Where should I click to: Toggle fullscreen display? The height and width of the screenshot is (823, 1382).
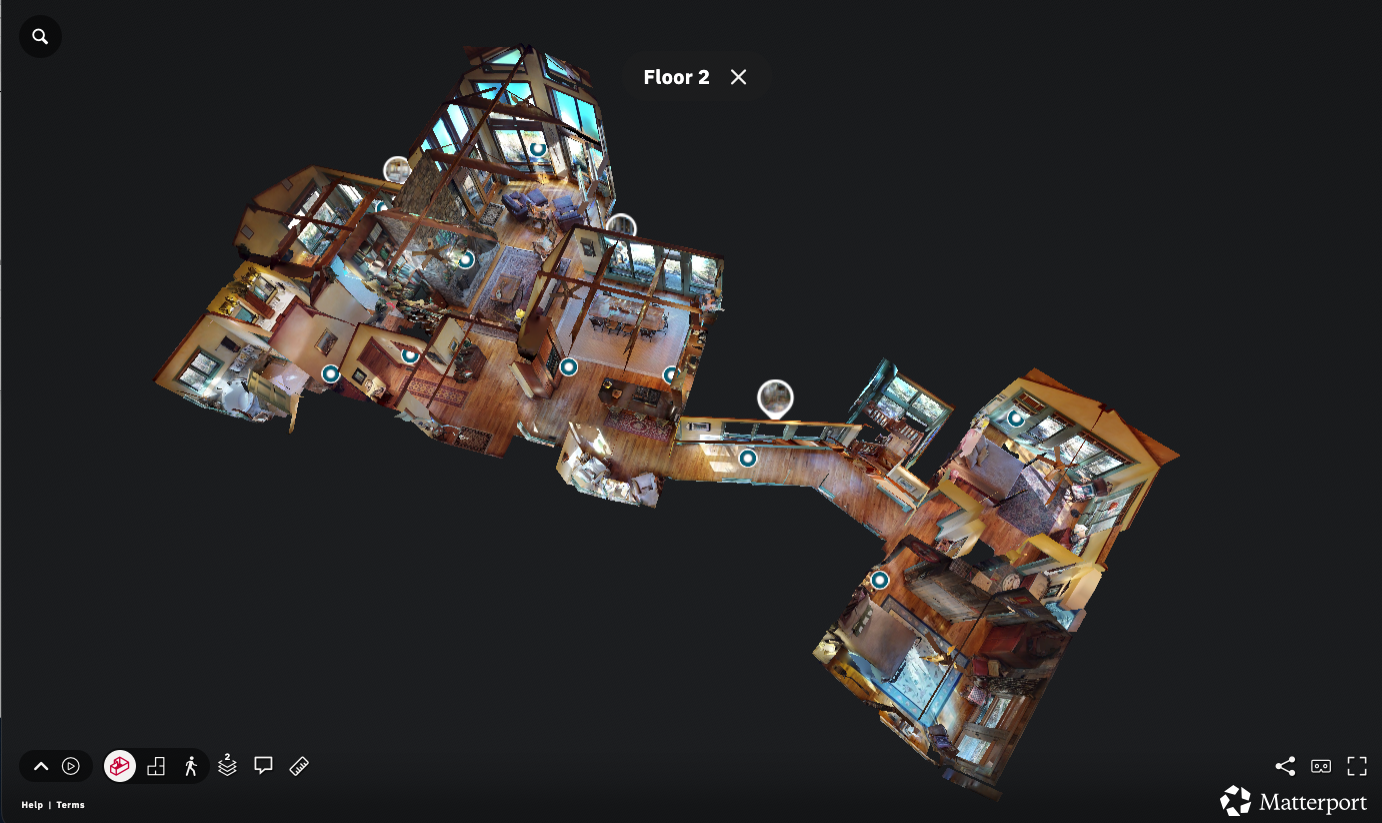(x=1357, y=766)
